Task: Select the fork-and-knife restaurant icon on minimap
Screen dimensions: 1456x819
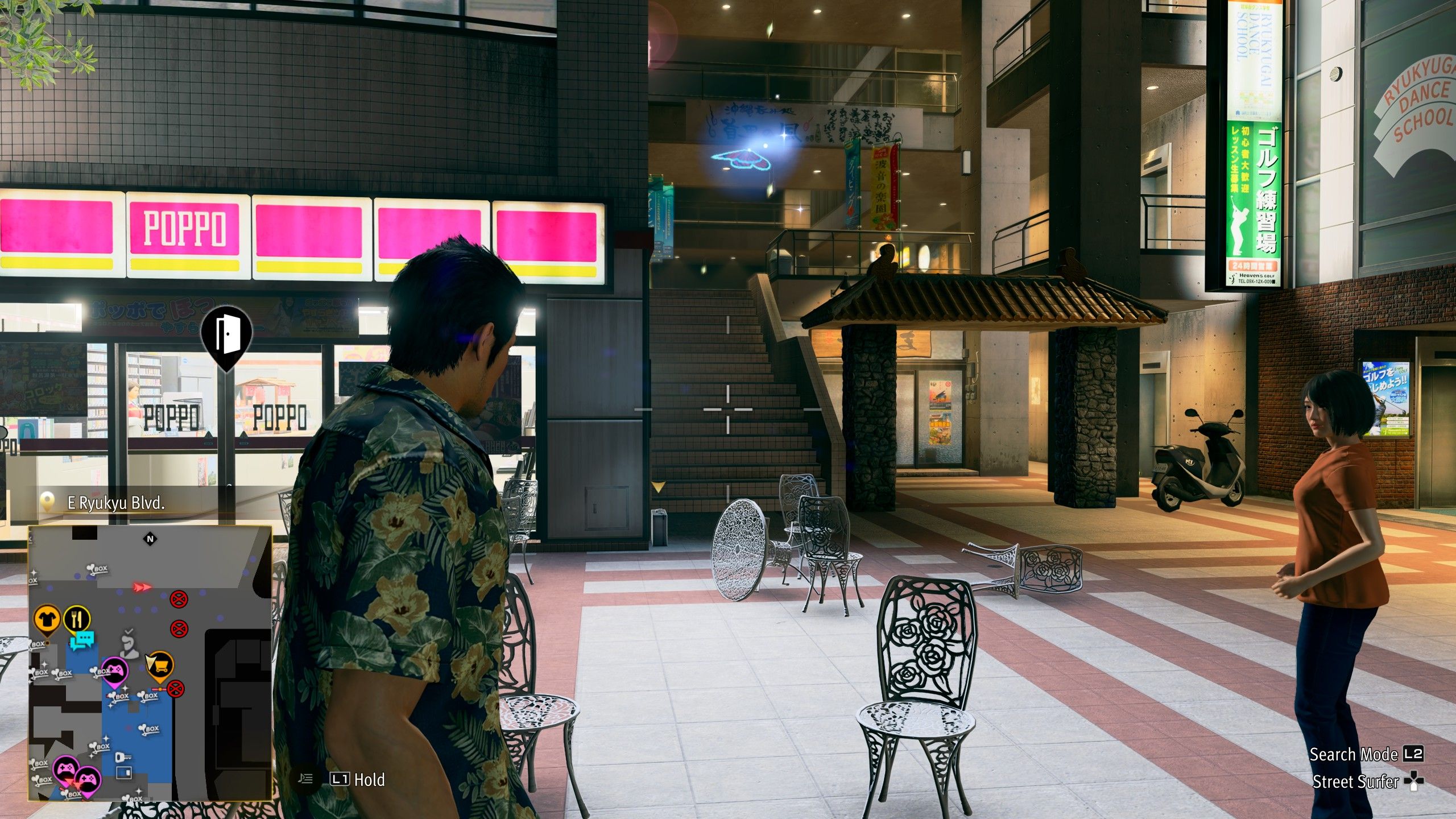Action: click(x=77, y=618)
